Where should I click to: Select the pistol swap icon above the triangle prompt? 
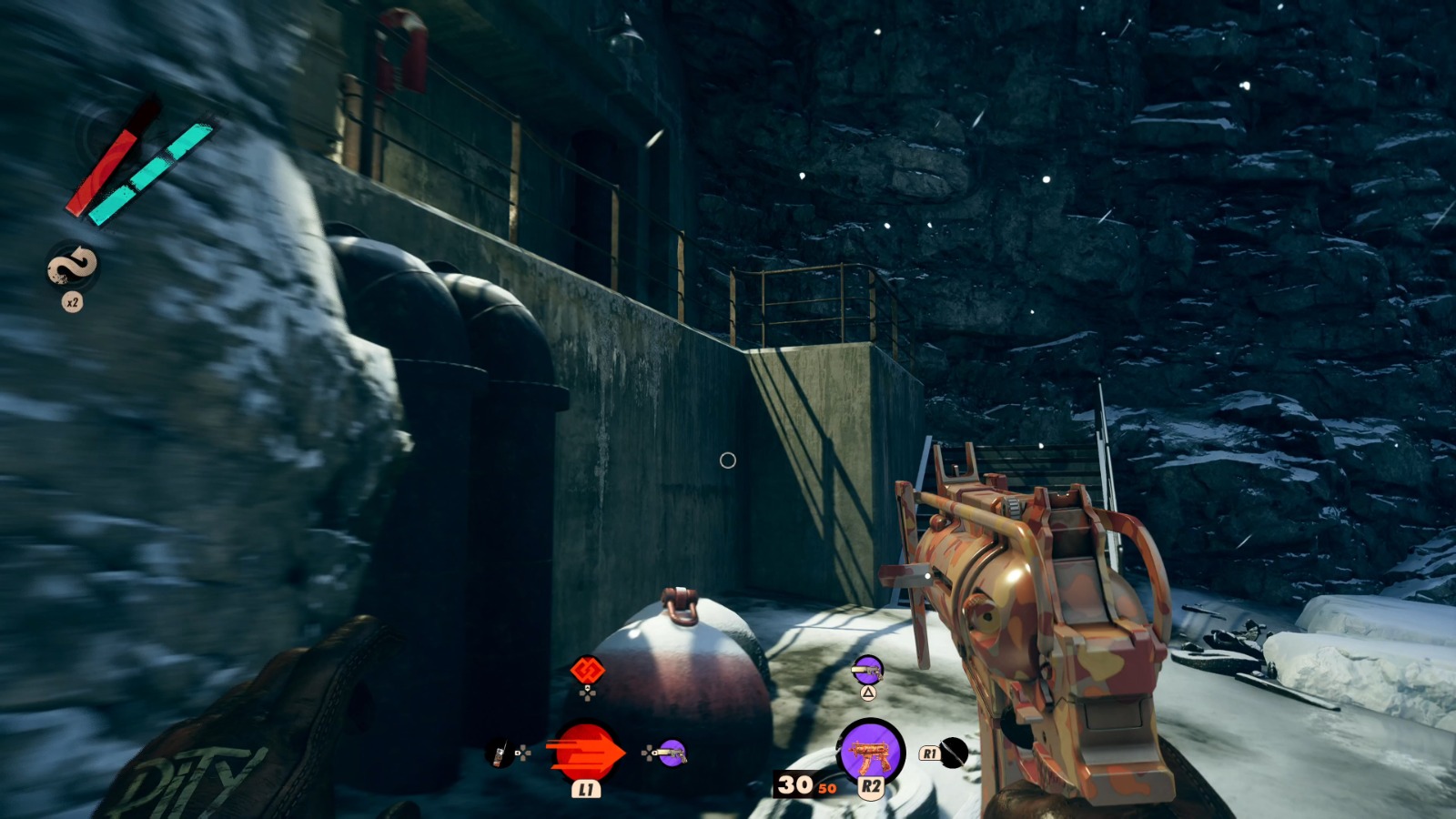click(x=867, y=671)
